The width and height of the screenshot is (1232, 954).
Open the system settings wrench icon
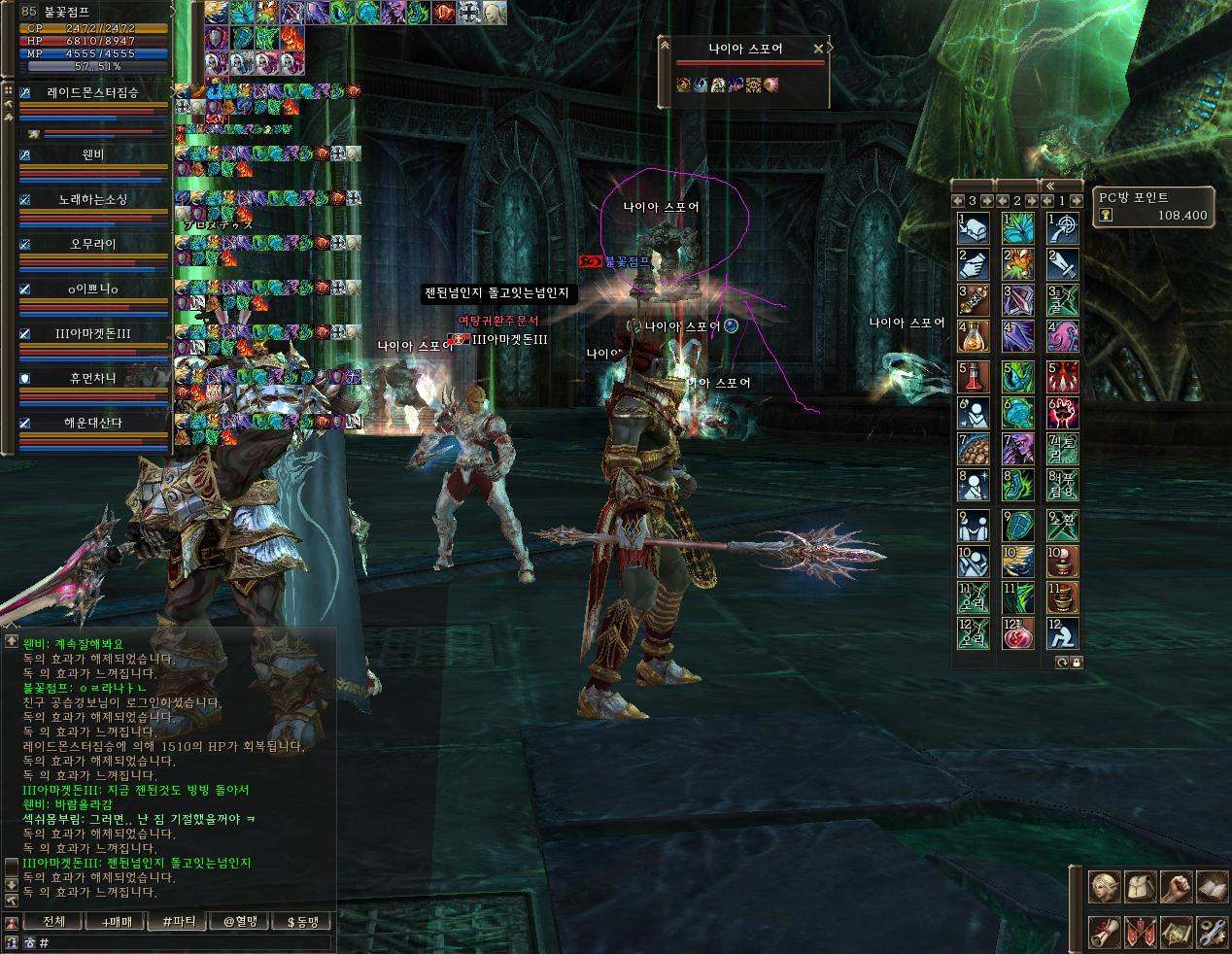pyautogui.click(x=1211, y=932)
